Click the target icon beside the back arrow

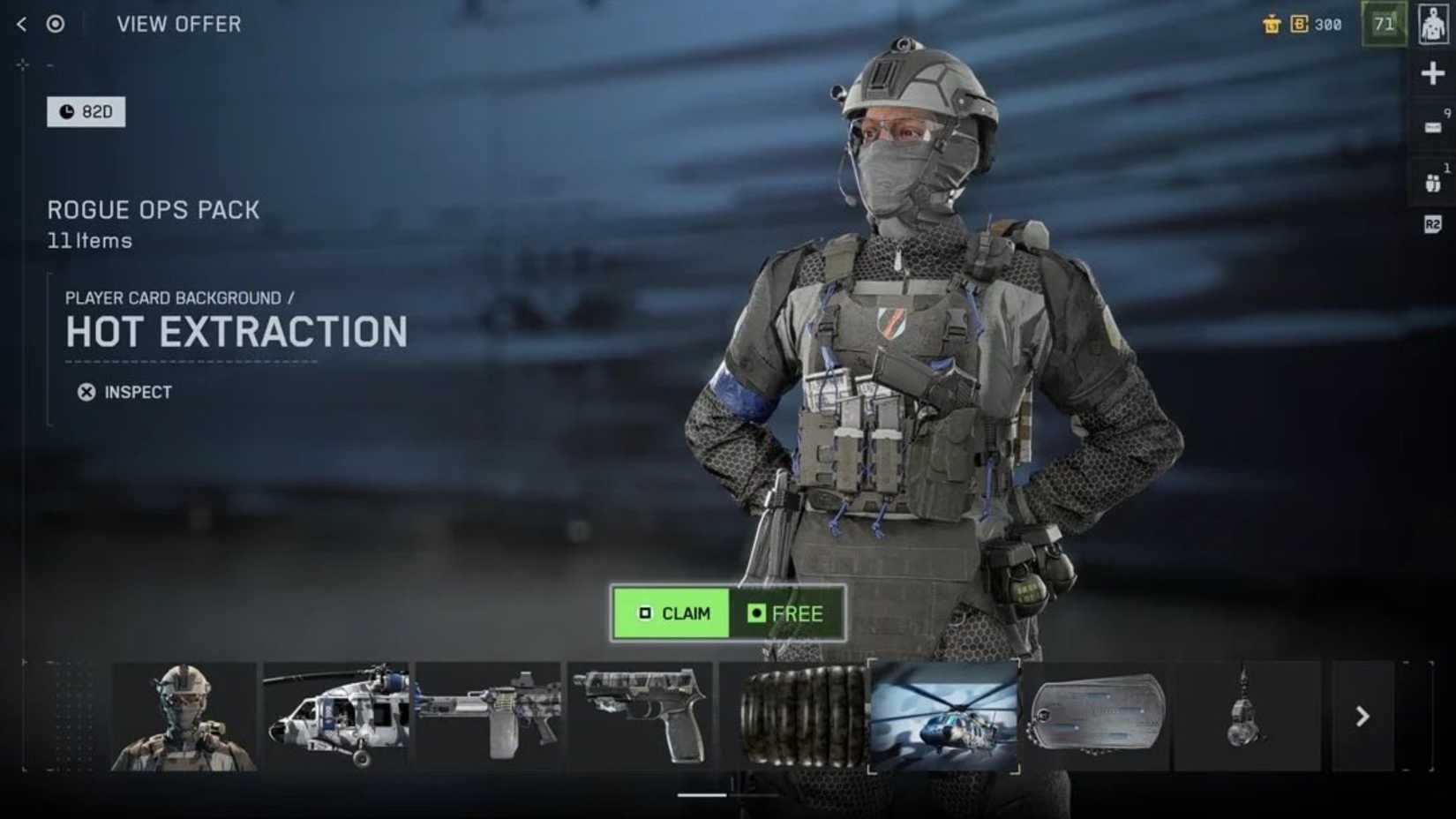56,24
